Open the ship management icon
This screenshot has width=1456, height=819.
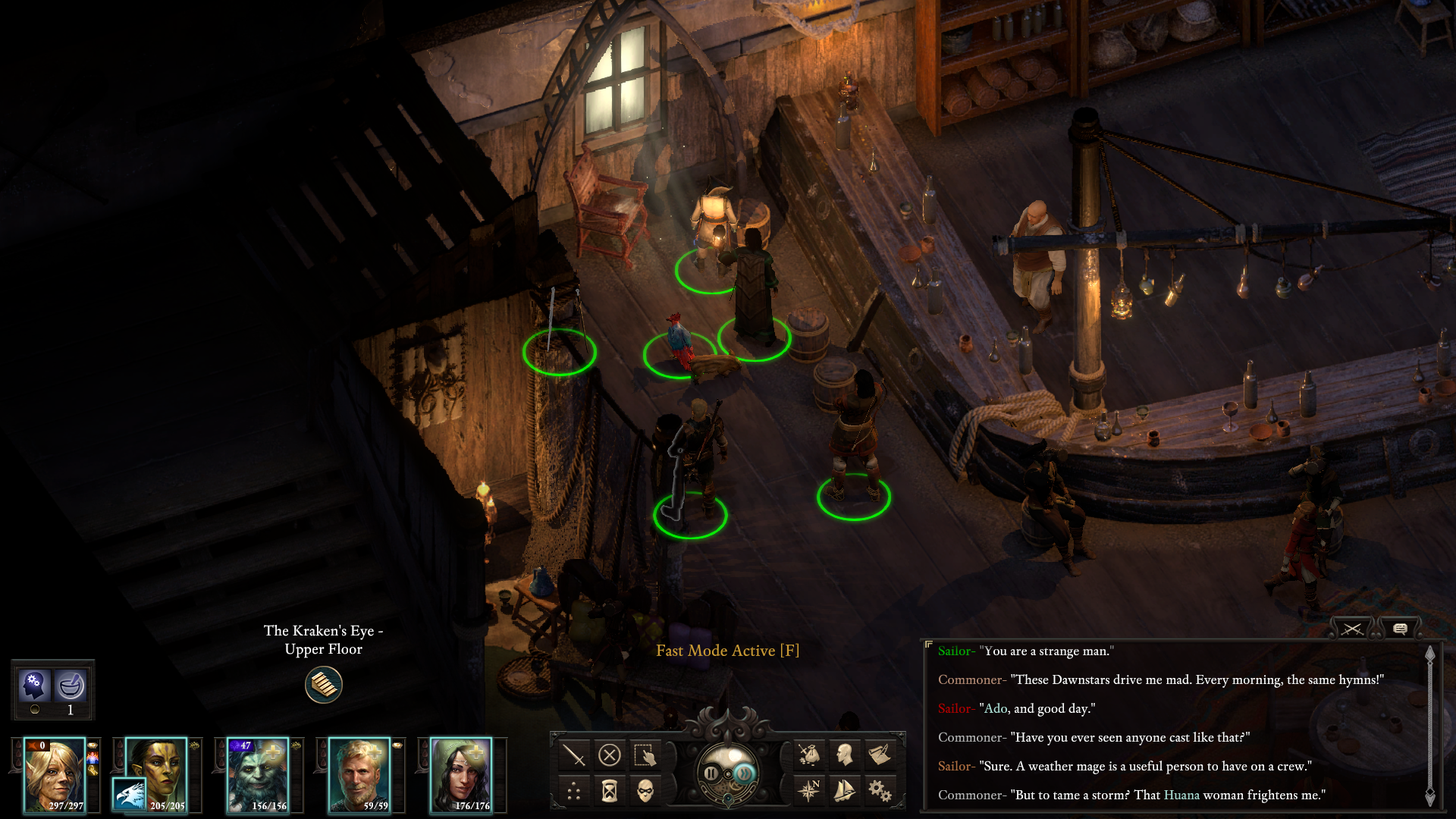[x=845, y=791]
